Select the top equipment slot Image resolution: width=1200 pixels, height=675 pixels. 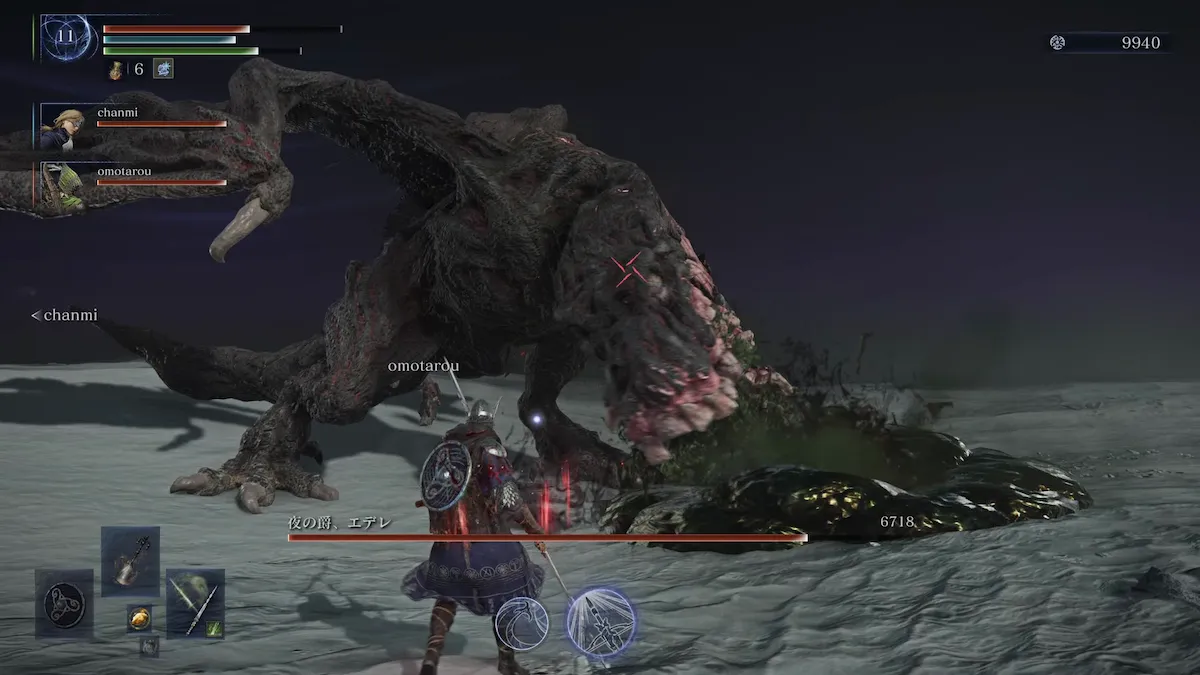(130, 560)
